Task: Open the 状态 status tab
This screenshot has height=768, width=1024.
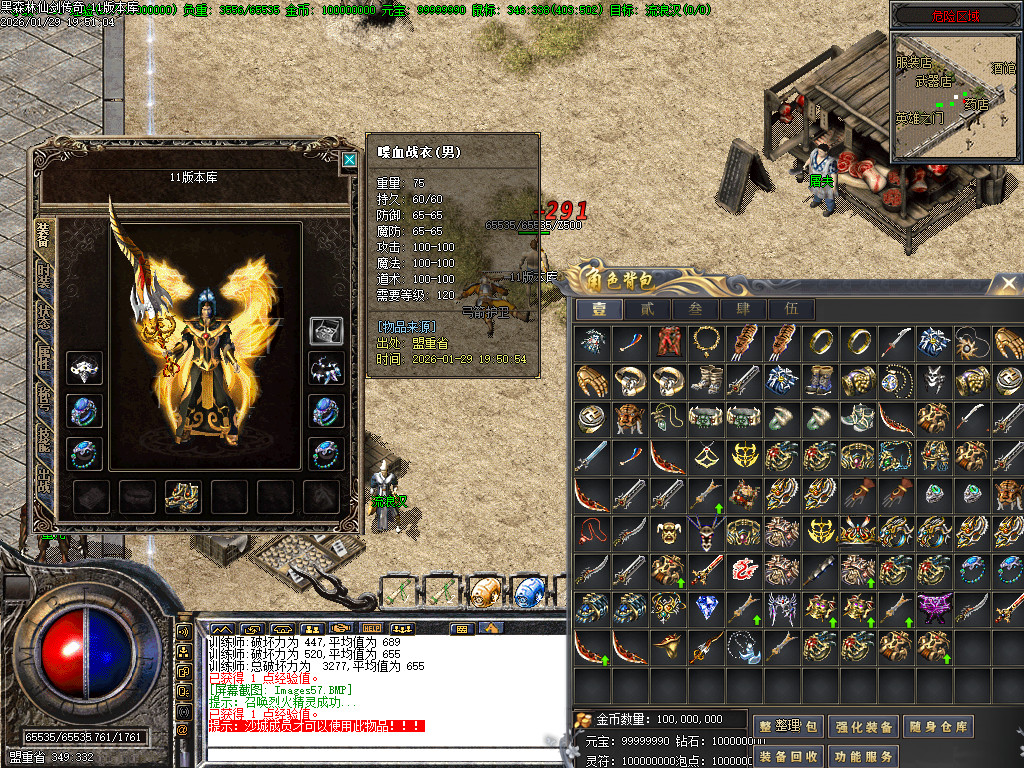Action: tap(43, 313)
